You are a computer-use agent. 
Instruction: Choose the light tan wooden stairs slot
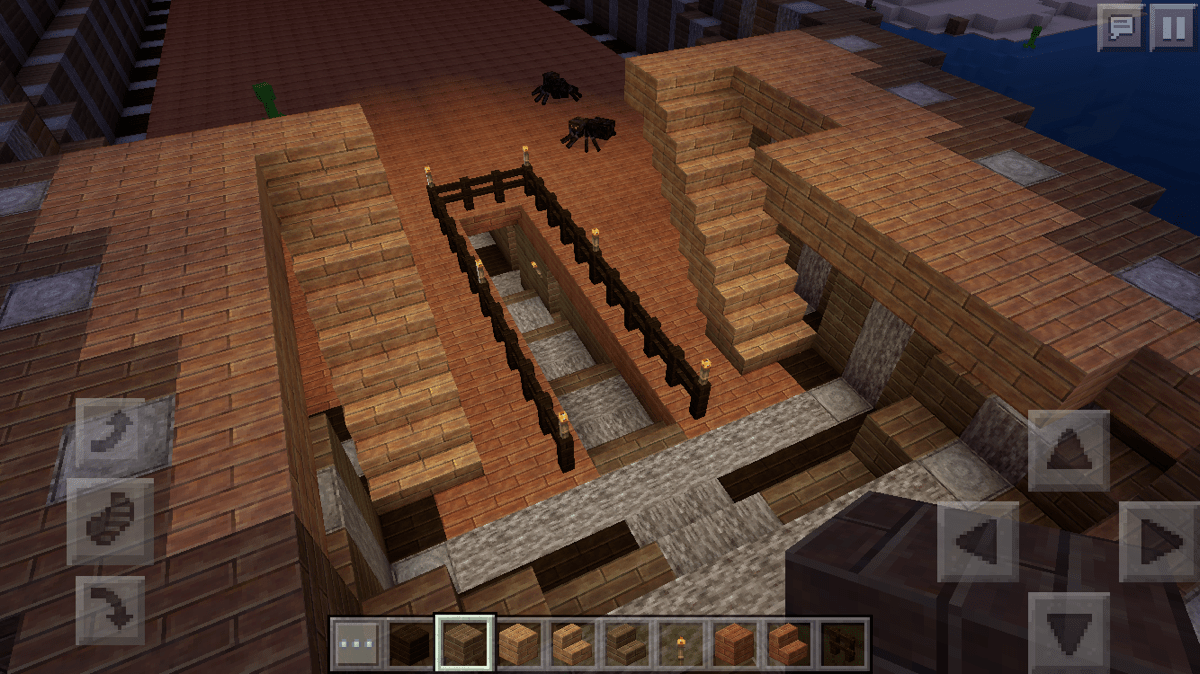pyautogui.click(x=571, y=644)
